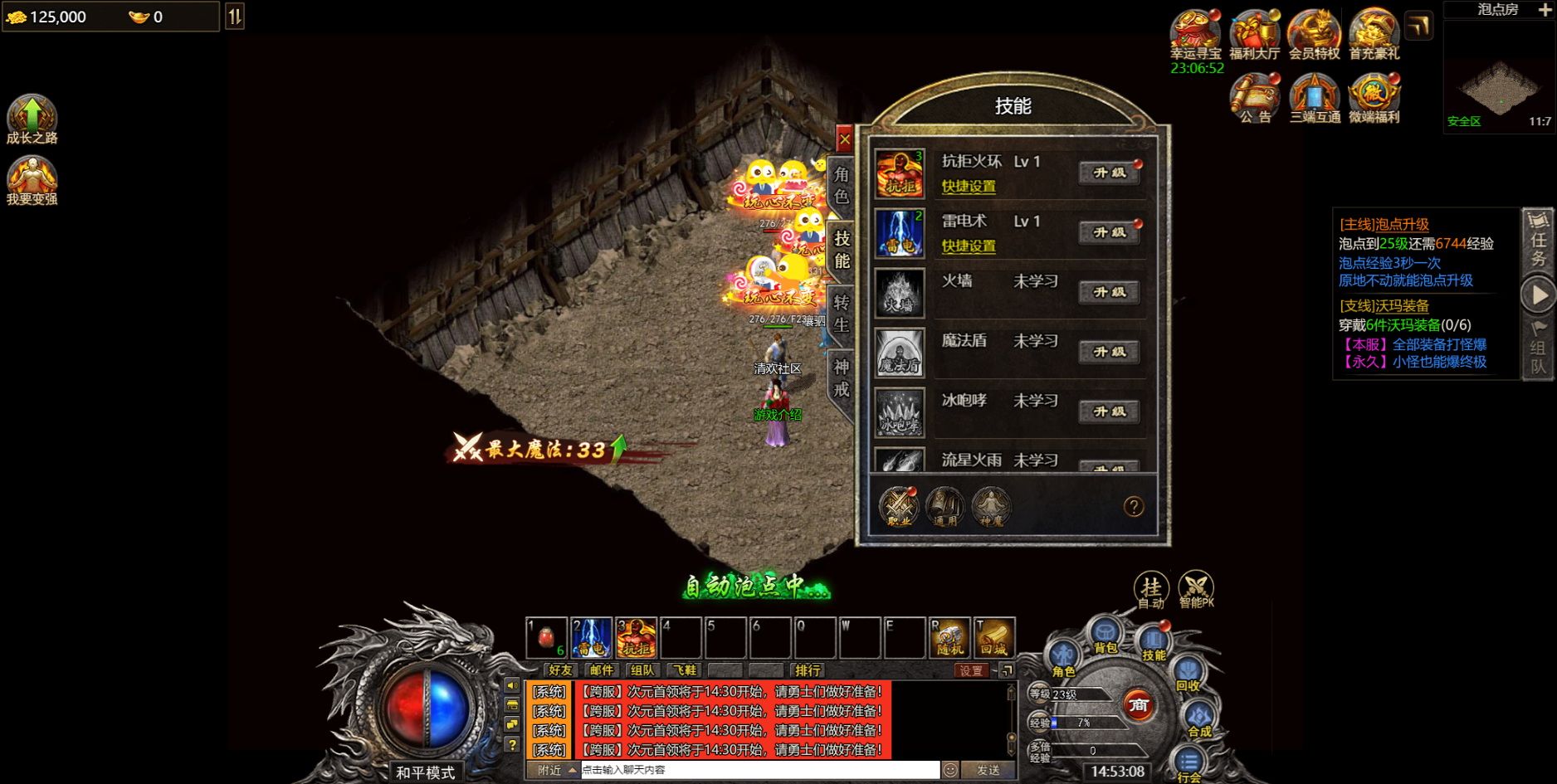The height and width of the screenshot is (784, 1557).
Task: Open the 首充豪礼 first-recharge gift
Action: point(1374,35)
